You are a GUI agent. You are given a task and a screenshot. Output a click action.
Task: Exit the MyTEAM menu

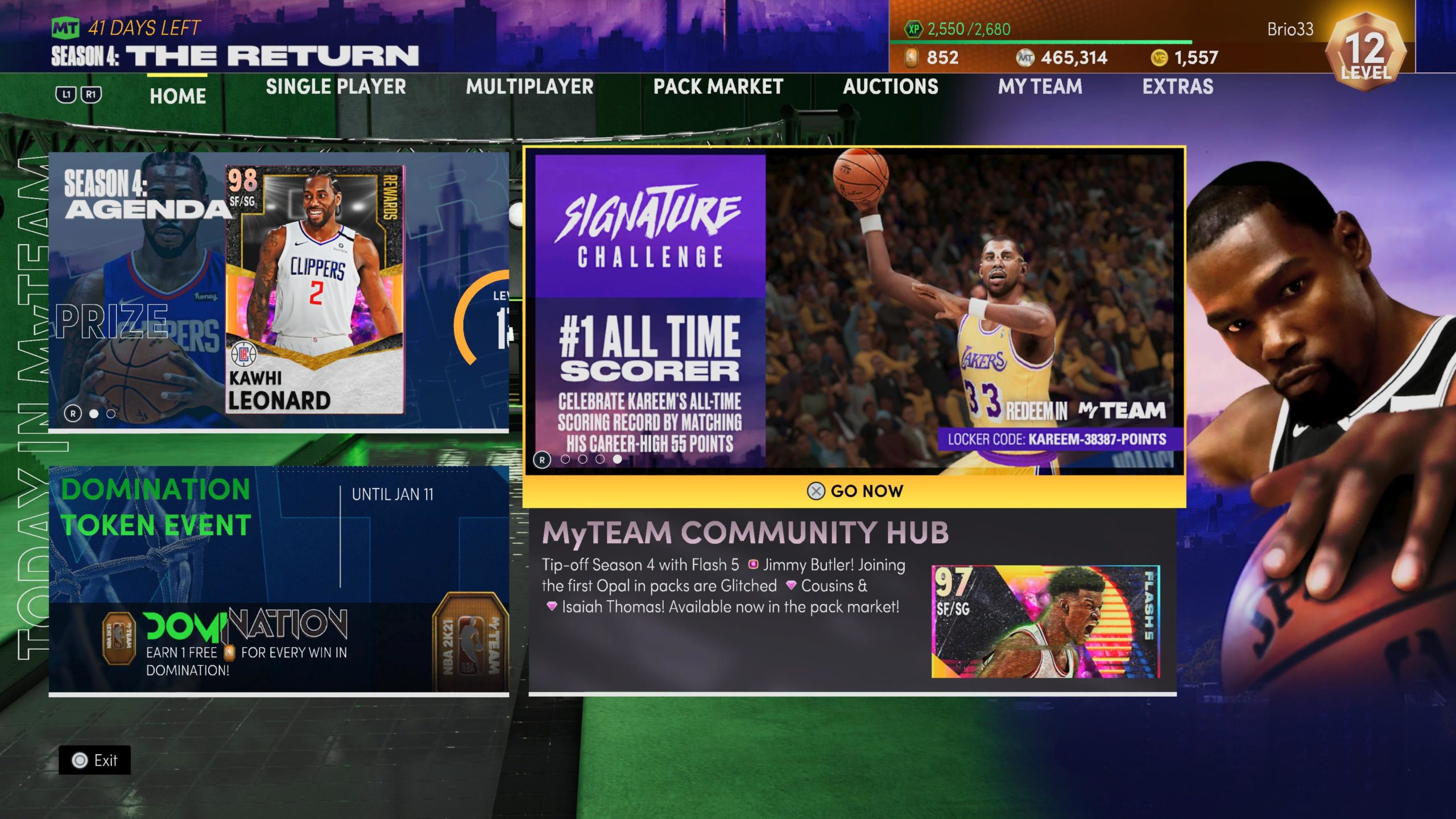coord(95,760)
